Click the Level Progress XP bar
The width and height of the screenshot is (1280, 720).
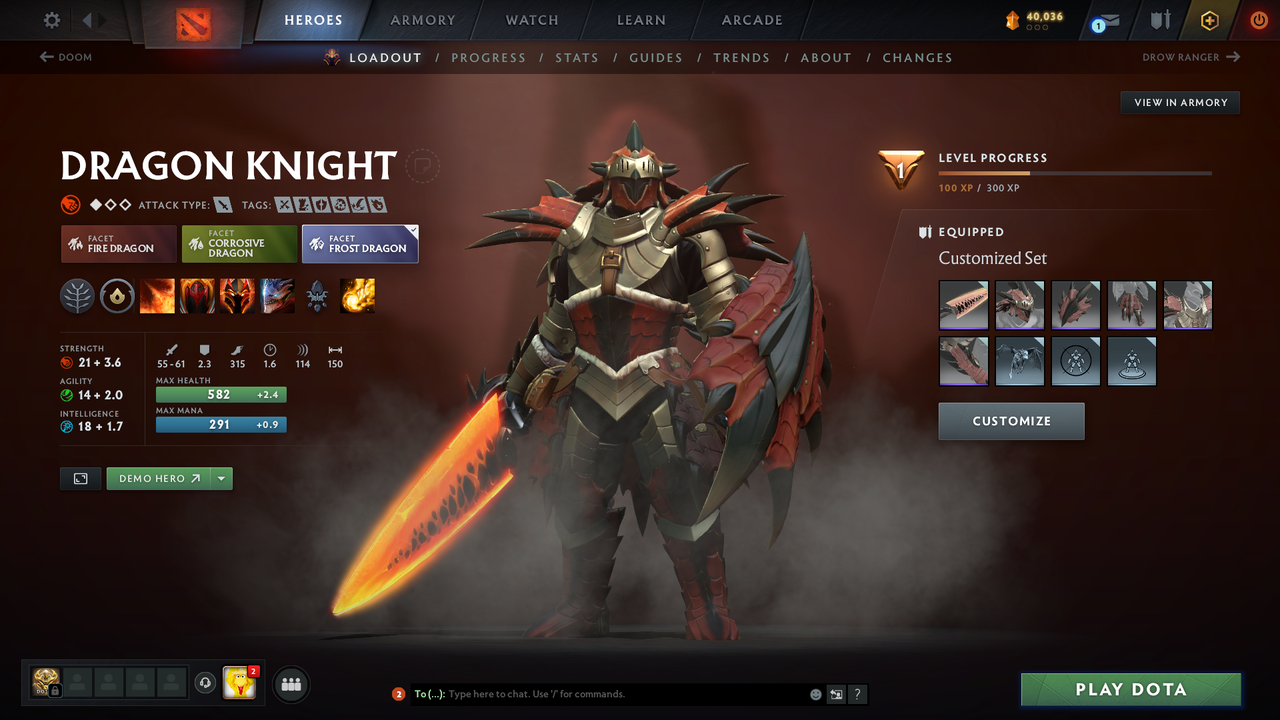pos(1075,171)
